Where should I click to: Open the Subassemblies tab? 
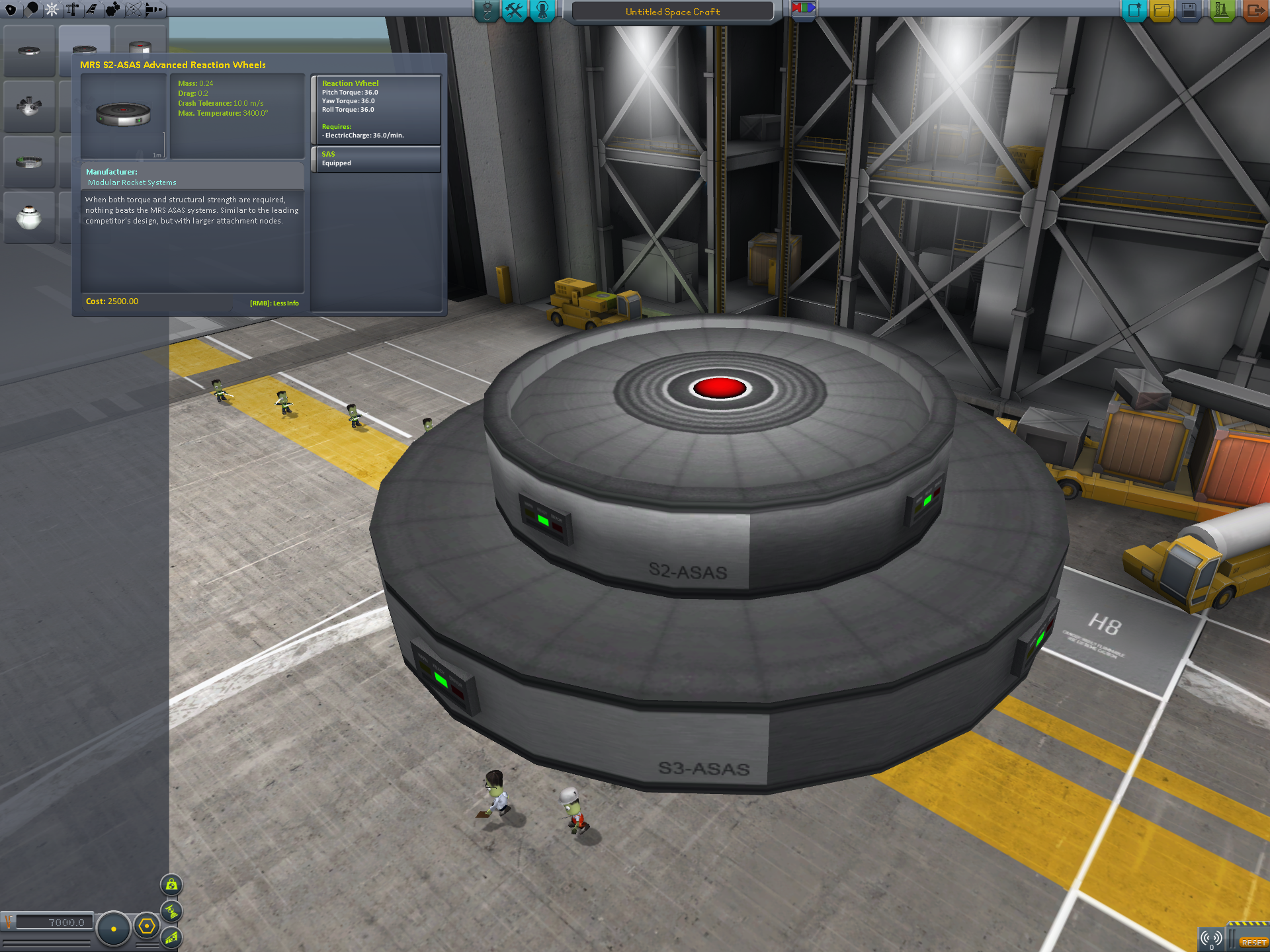pos(153,9)
